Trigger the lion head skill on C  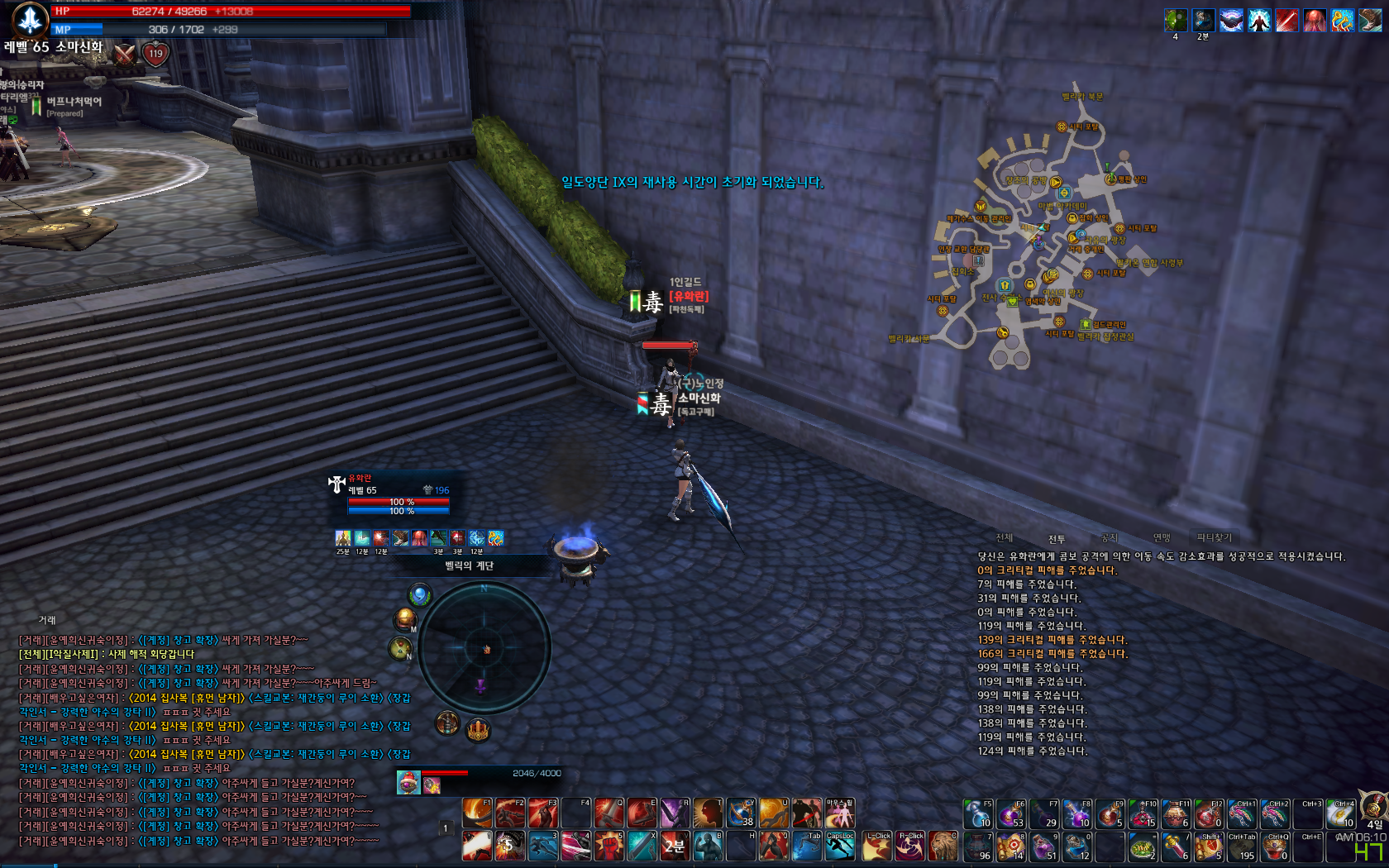coord(943,846)
